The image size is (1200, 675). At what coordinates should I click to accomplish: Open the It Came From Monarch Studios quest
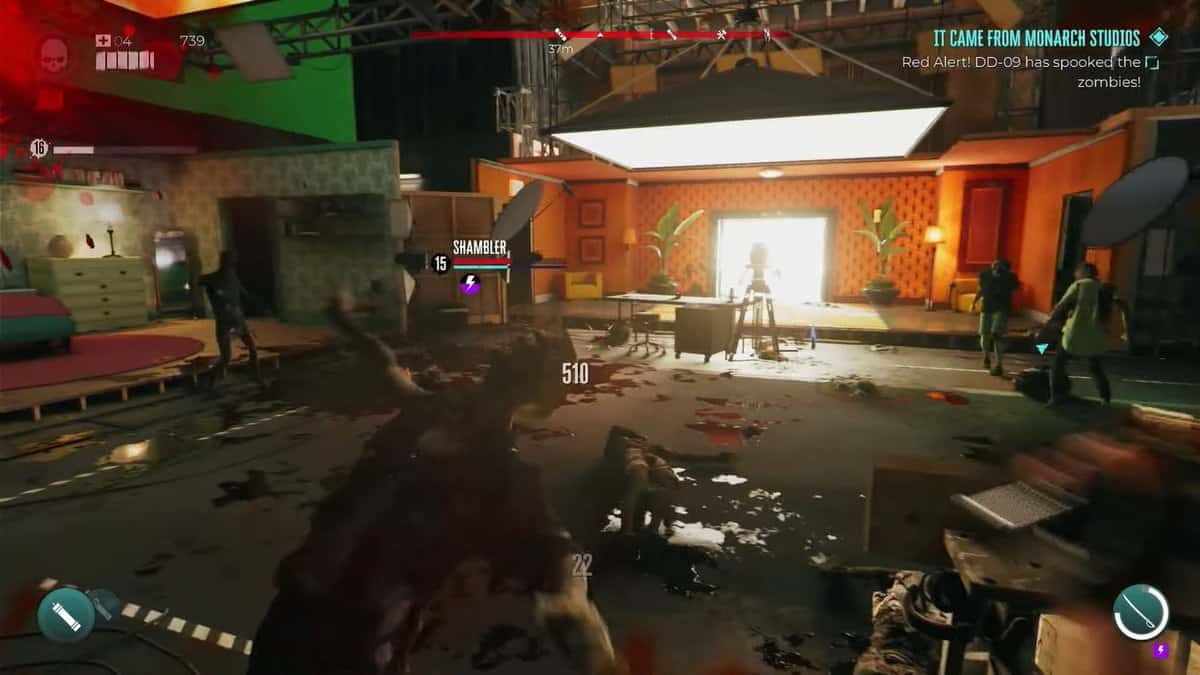[x=1035, y=39]
